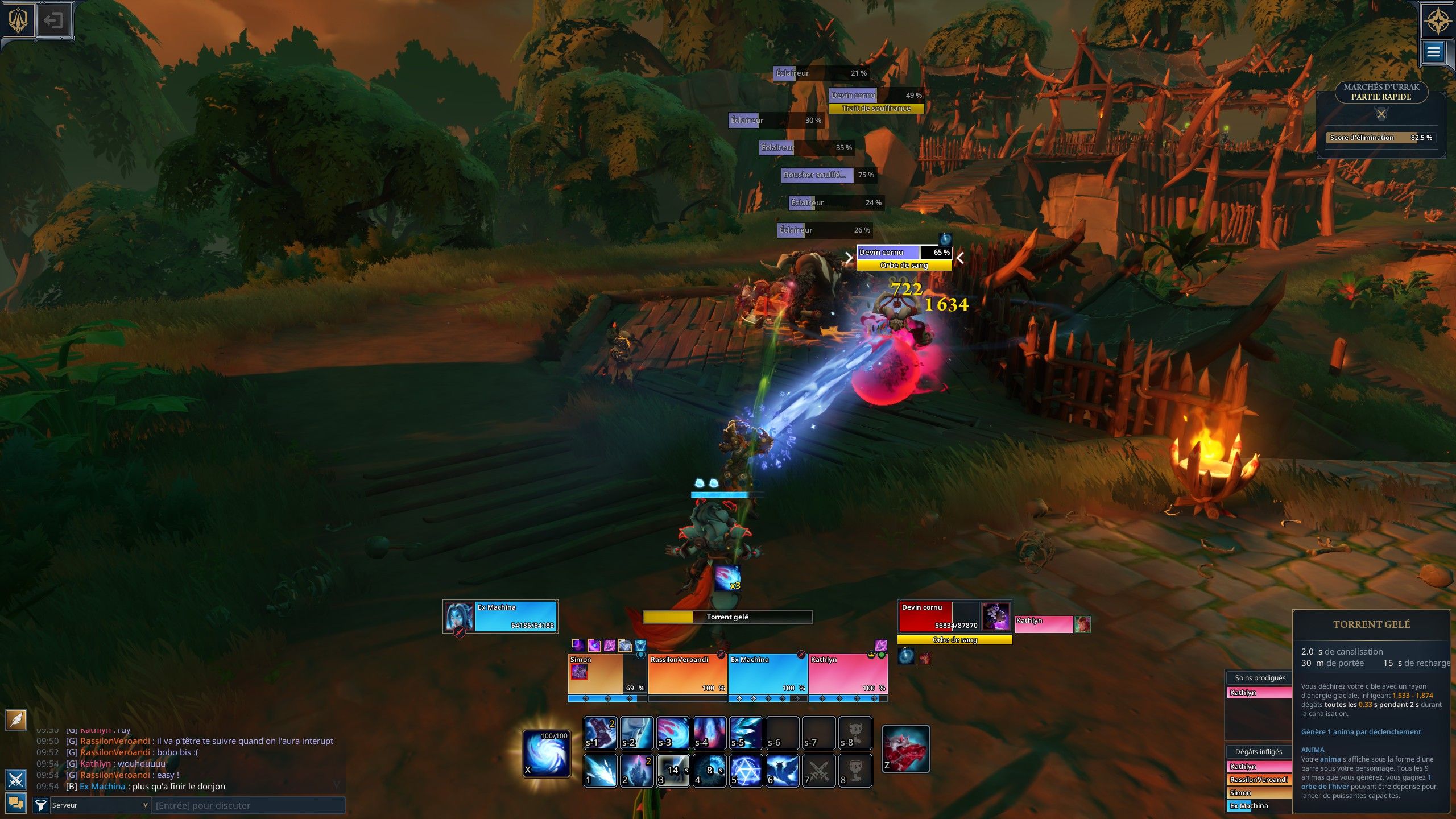
Task: Select Simon's party frame
Action: pyautogui.click(x=607, y=674)
